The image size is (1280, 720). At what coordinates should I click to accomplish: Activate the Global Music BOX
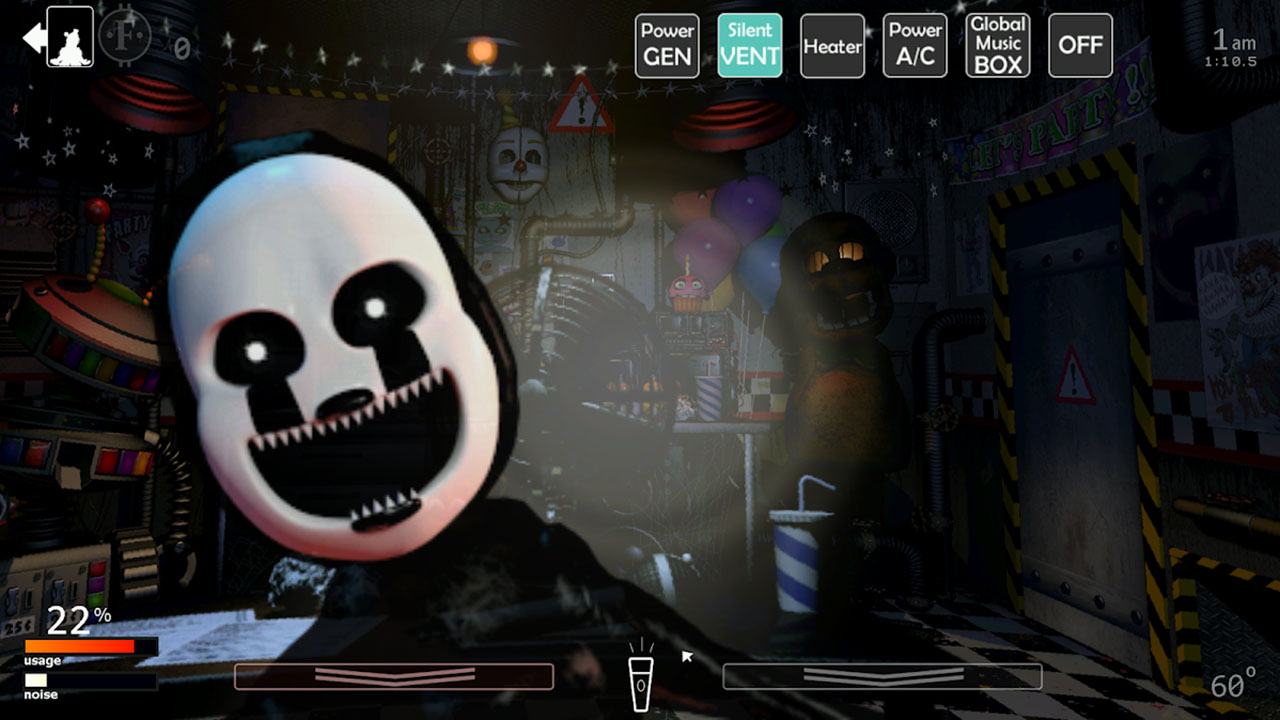click(997, 45)
